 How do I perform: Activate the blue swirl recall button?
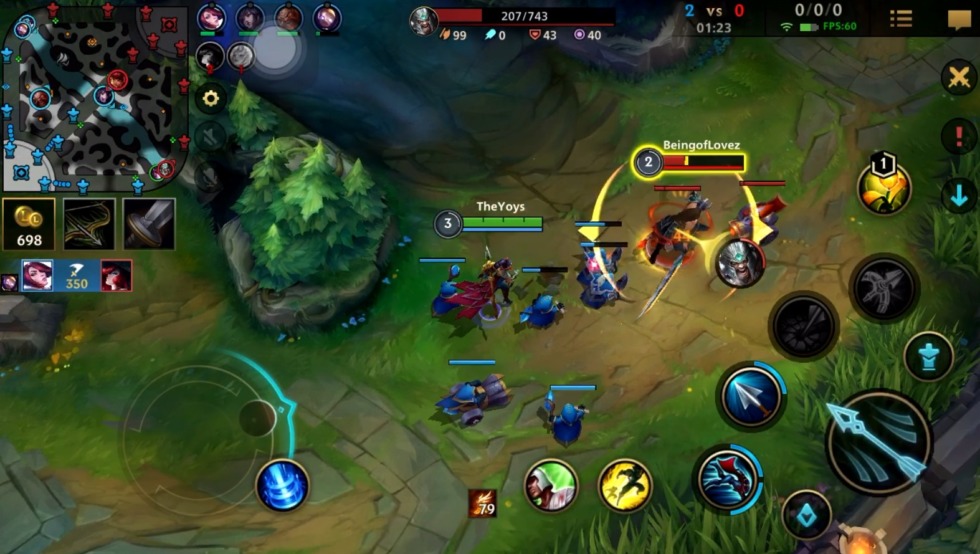tap(282, 485)
